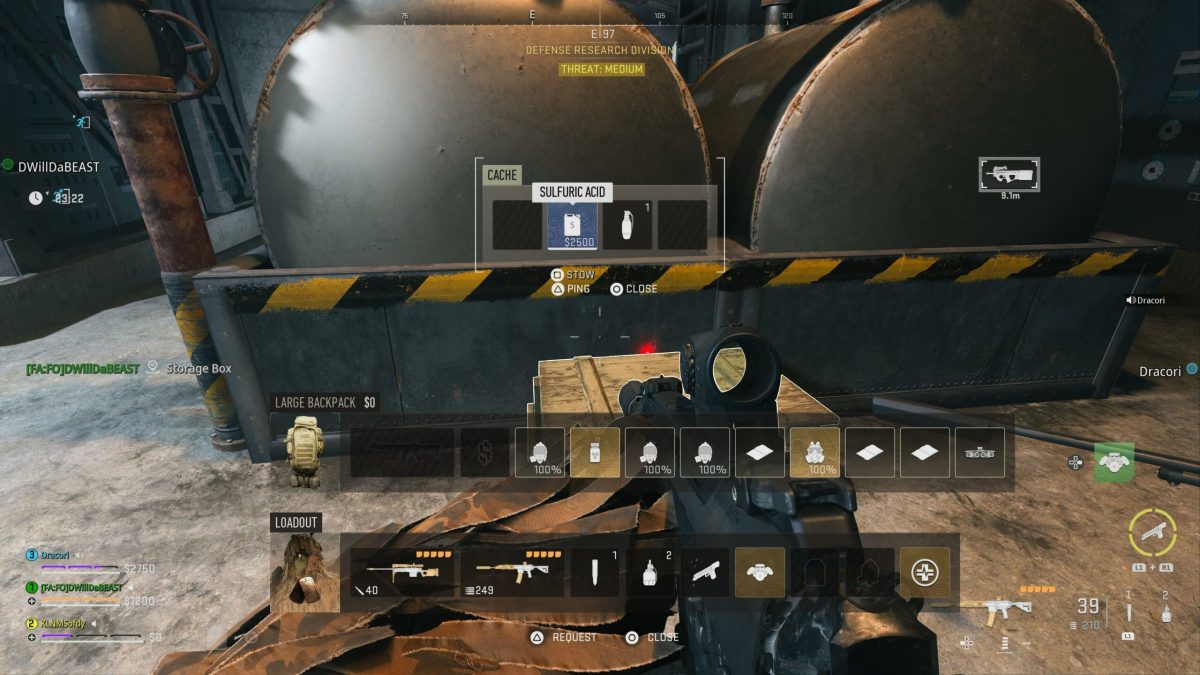
Task: Click the Large Backpack icon
Action: point(301,452)
